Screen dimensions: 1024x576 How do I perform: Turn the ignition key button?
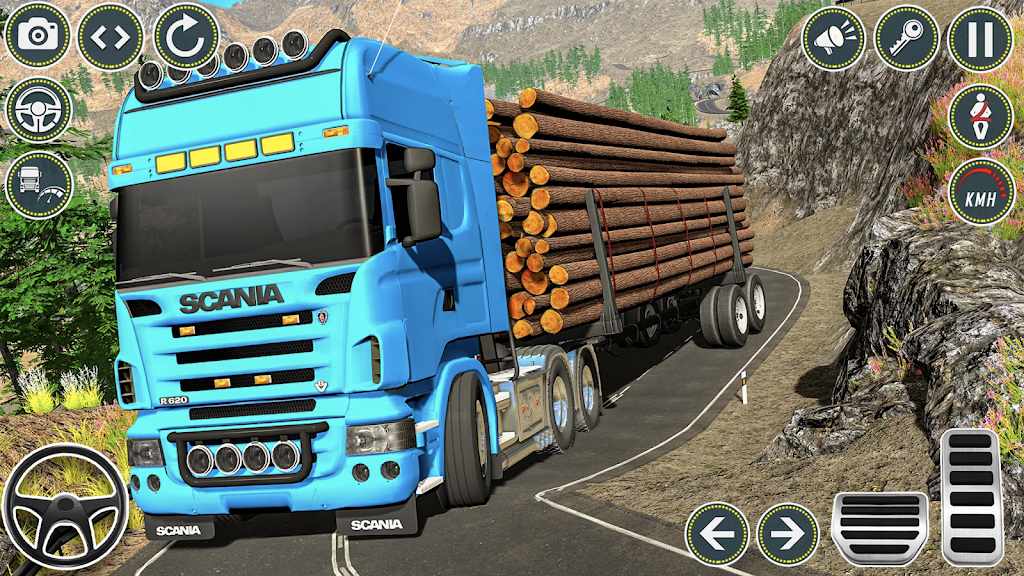tap(907, 39)
